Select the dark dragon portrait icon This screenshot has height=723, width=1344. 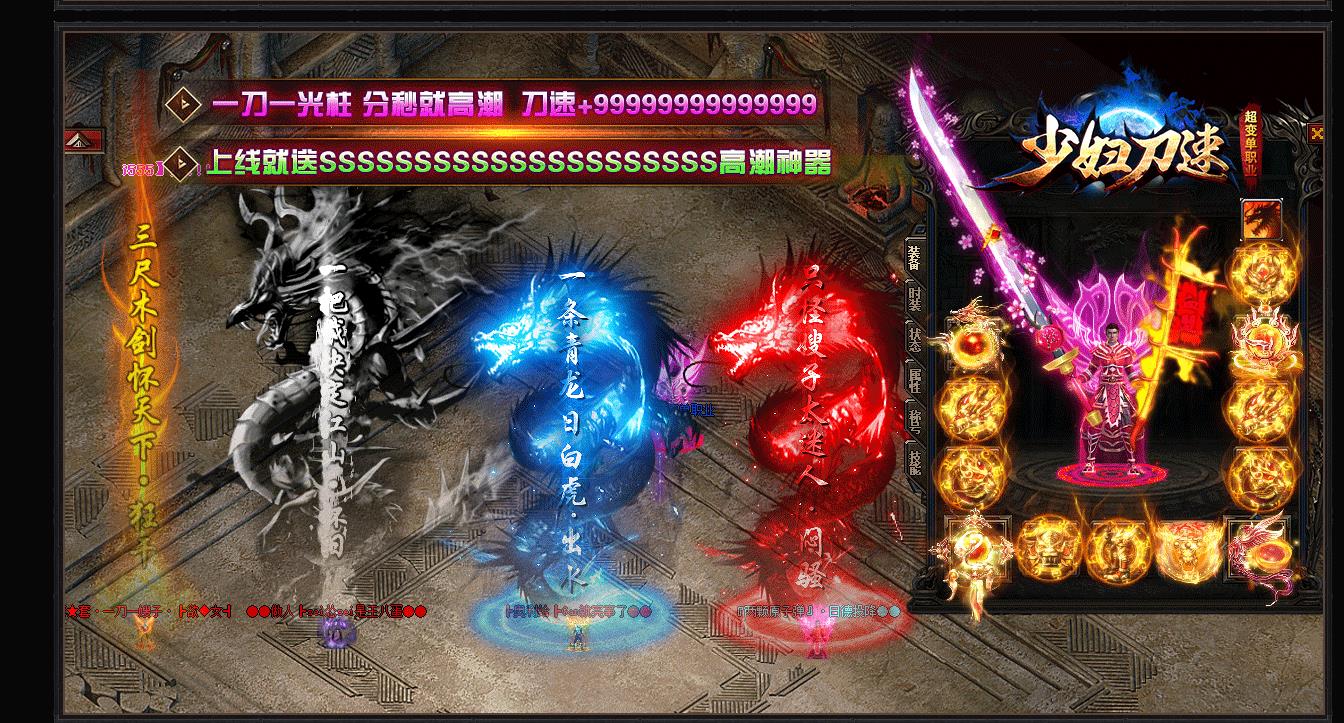1261,218
